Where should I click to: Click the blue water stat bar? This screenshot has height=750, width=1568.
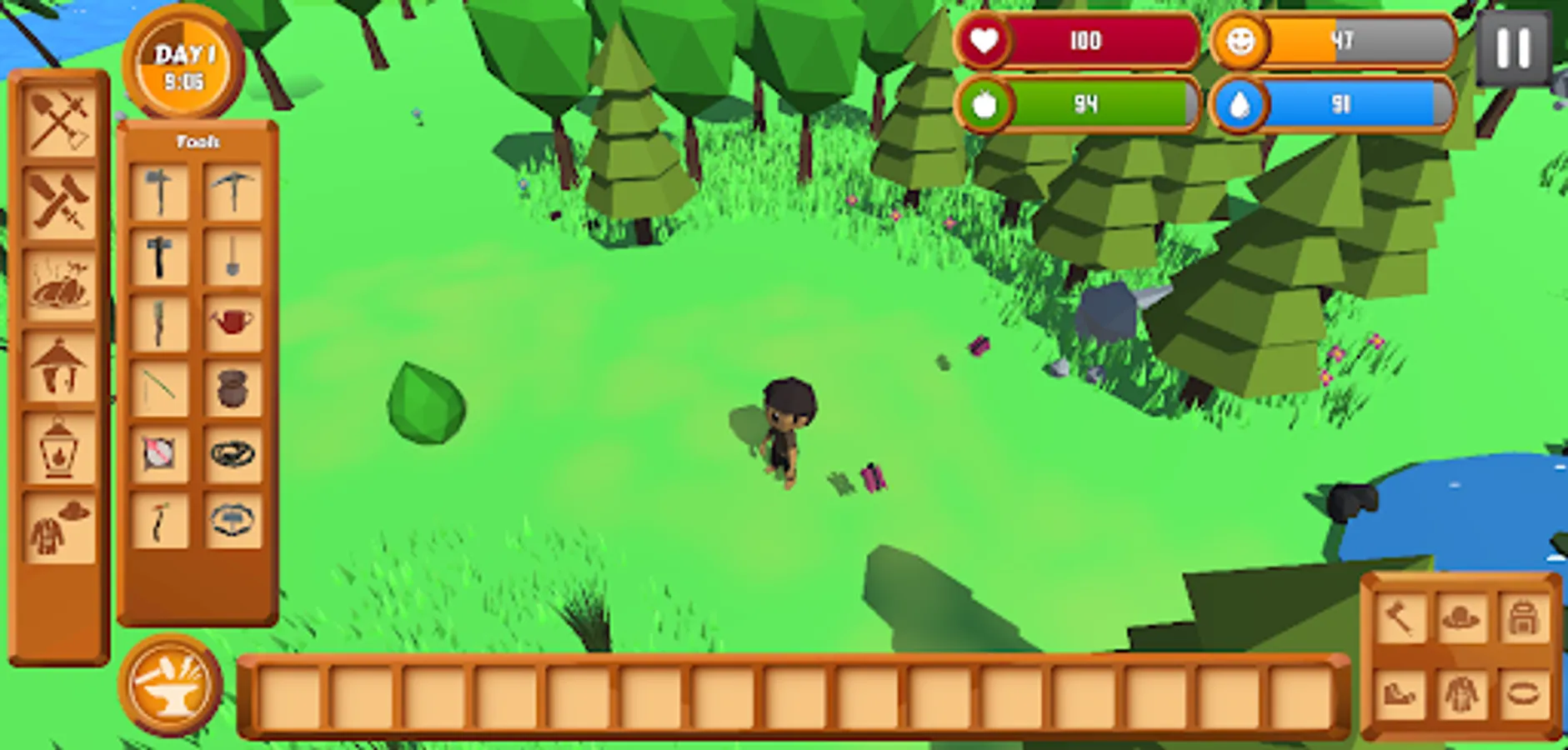pyautogui.click(x=1334, y=105)
